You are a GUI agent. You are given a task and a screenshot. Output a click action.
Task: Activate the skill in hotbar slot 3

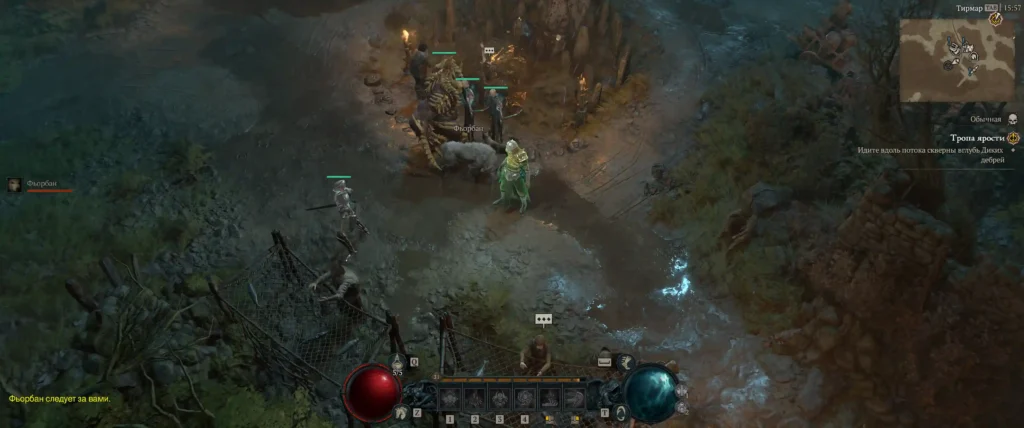(499, 398)
